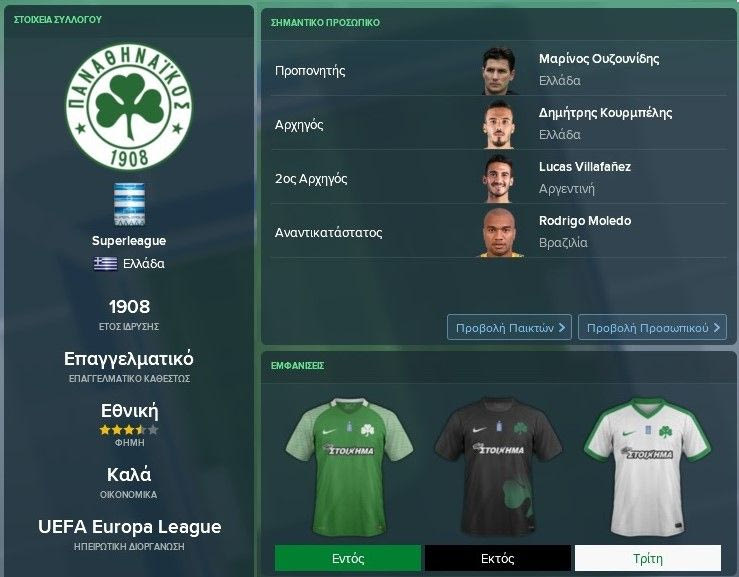Open manager Μαρίνος Ουζουνίδης profile
The image size is (739, 577).
[x=598, y=59]
